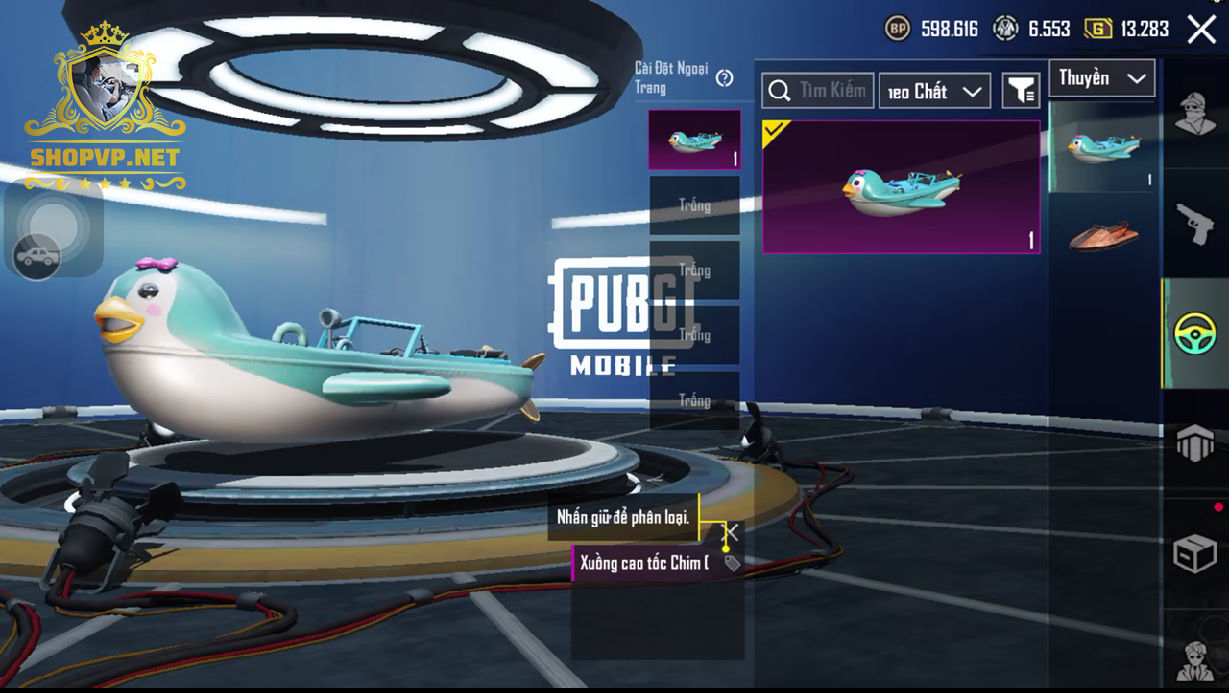Switch to the pistol weapon skins tab
This screenshot has height=693, width=1229.
1195,223
